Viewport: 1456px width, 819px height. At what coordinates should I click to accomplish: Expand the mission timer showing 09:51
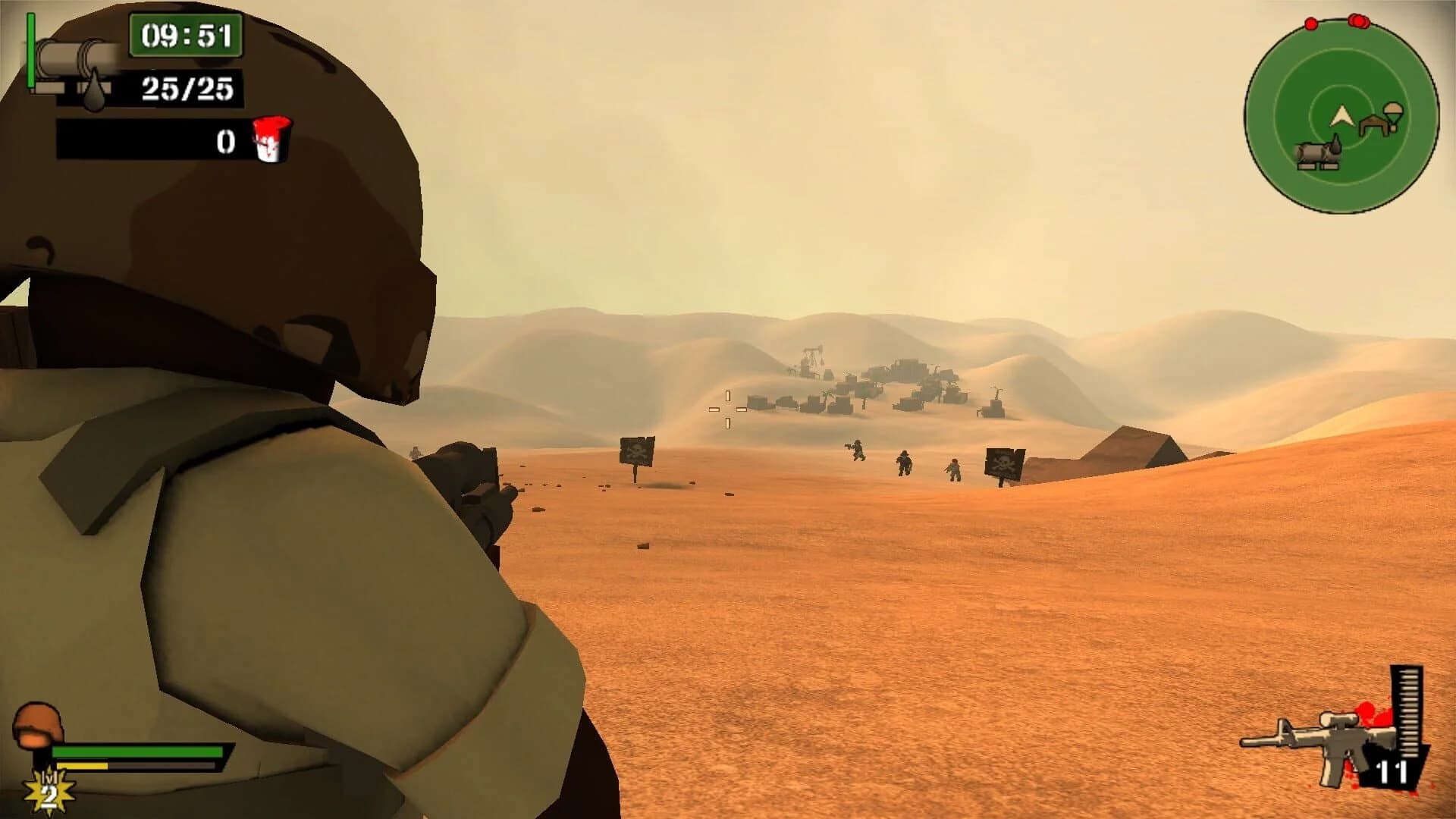(187, 34)
